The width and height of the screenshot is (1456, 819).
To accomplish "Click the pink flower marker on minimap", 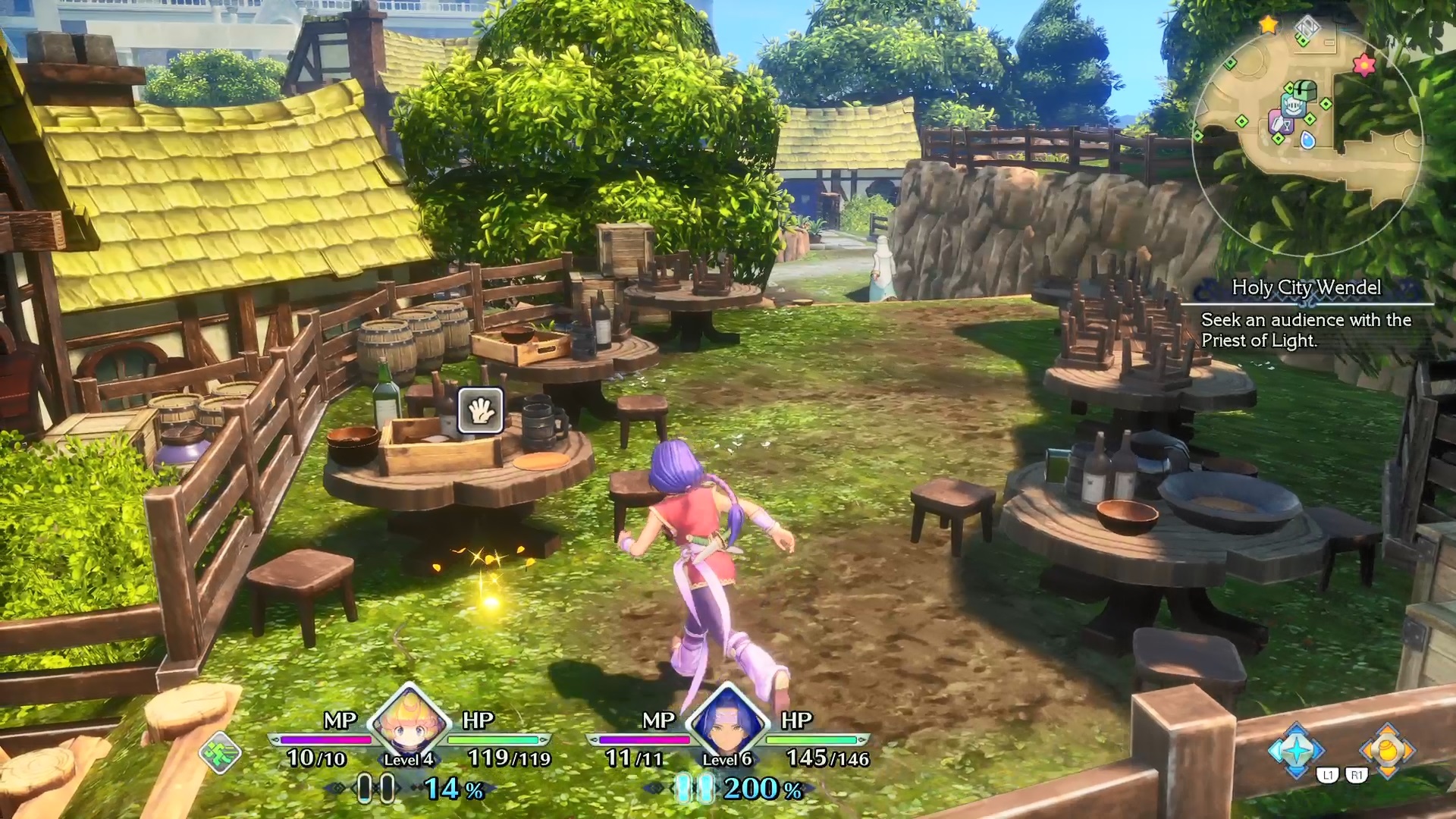I will point(1363,65).
